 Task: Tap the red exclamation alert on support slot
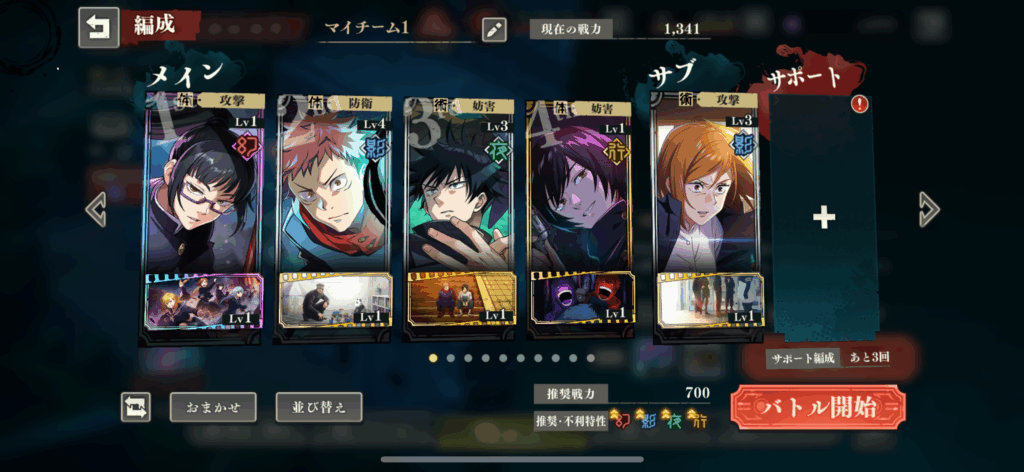tap(859, 104)
